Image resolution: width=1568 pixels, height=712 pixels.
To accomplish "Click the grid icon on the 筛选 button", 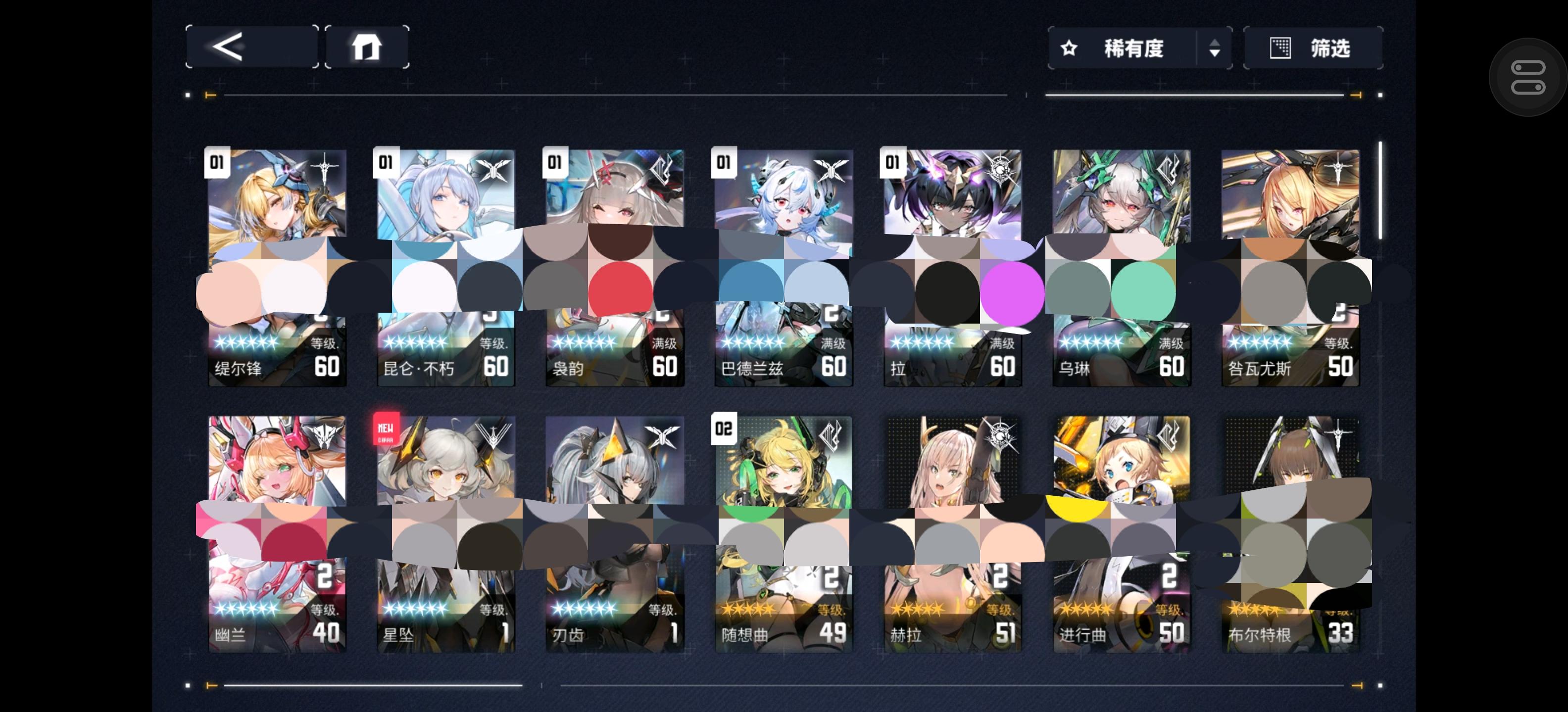I will coord(1281,48).
